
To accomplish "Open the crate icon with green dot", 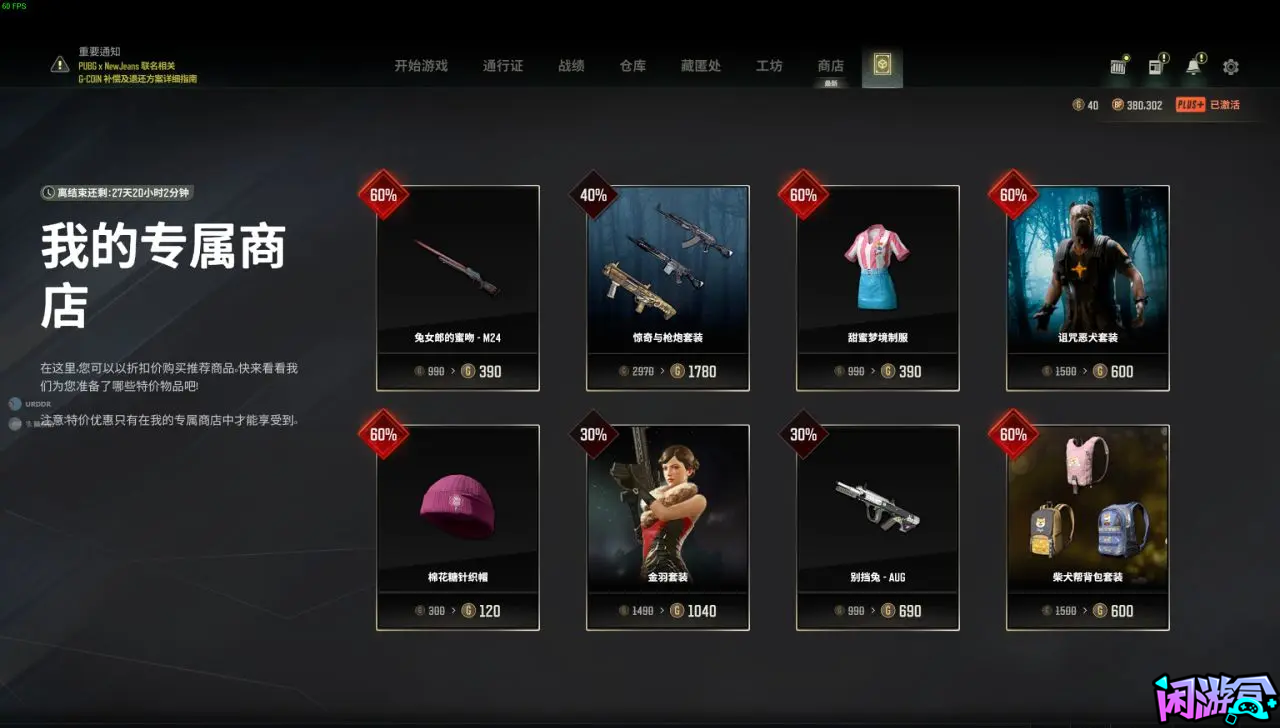I will pyautogui.click(x=1118, y=66).
